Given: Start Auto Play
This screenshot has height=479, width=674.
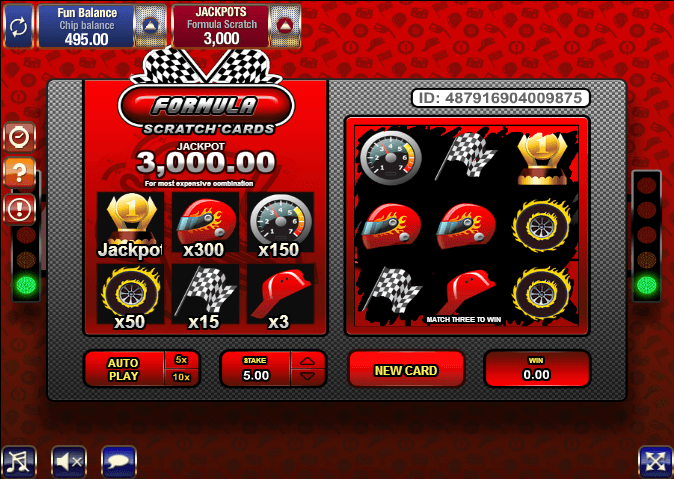Looking at the screenshot, I should [x=124, y=369].
